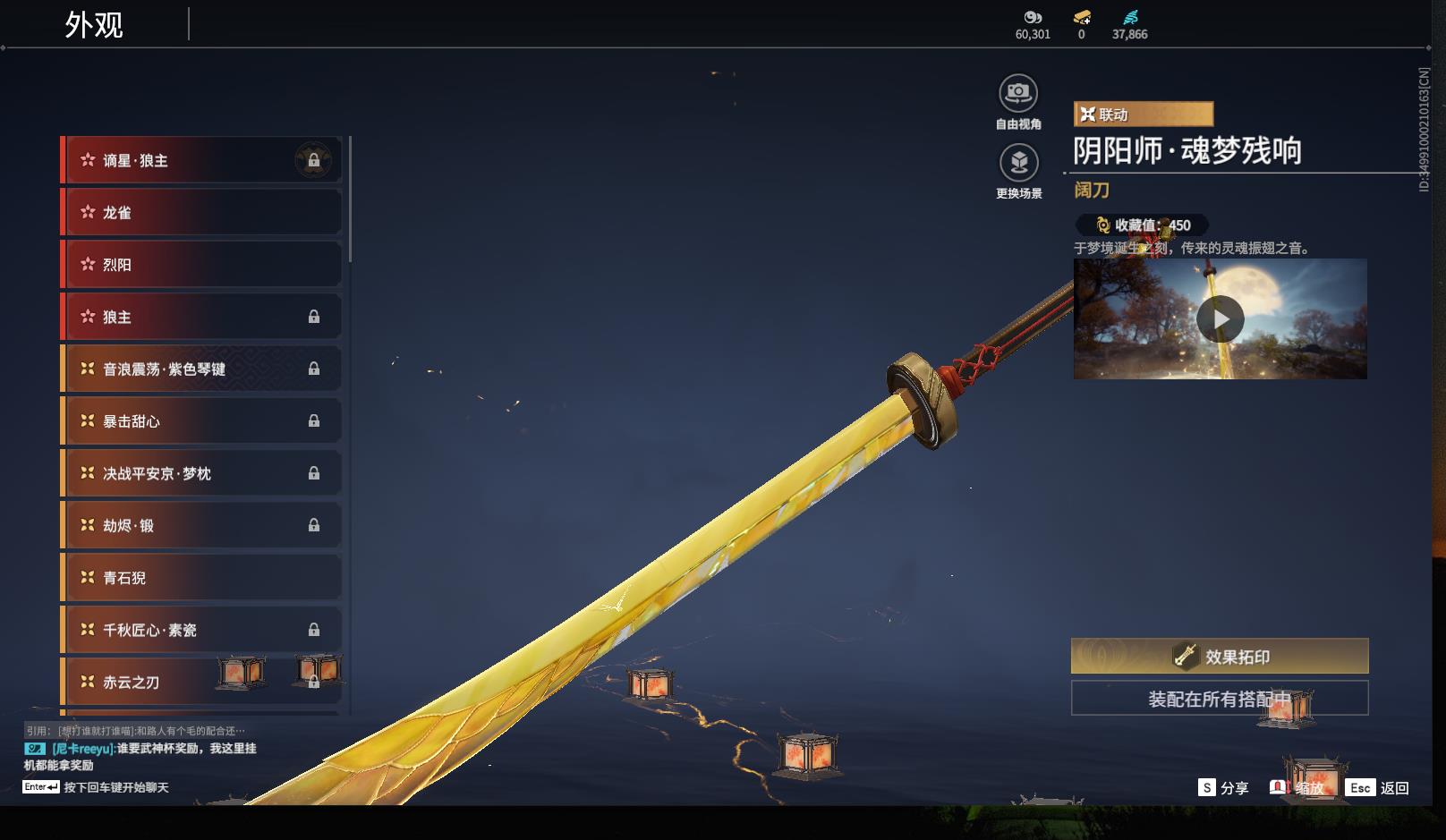Equip skin in all loadouts (装配在所有搭配中)

[1220, 699]
